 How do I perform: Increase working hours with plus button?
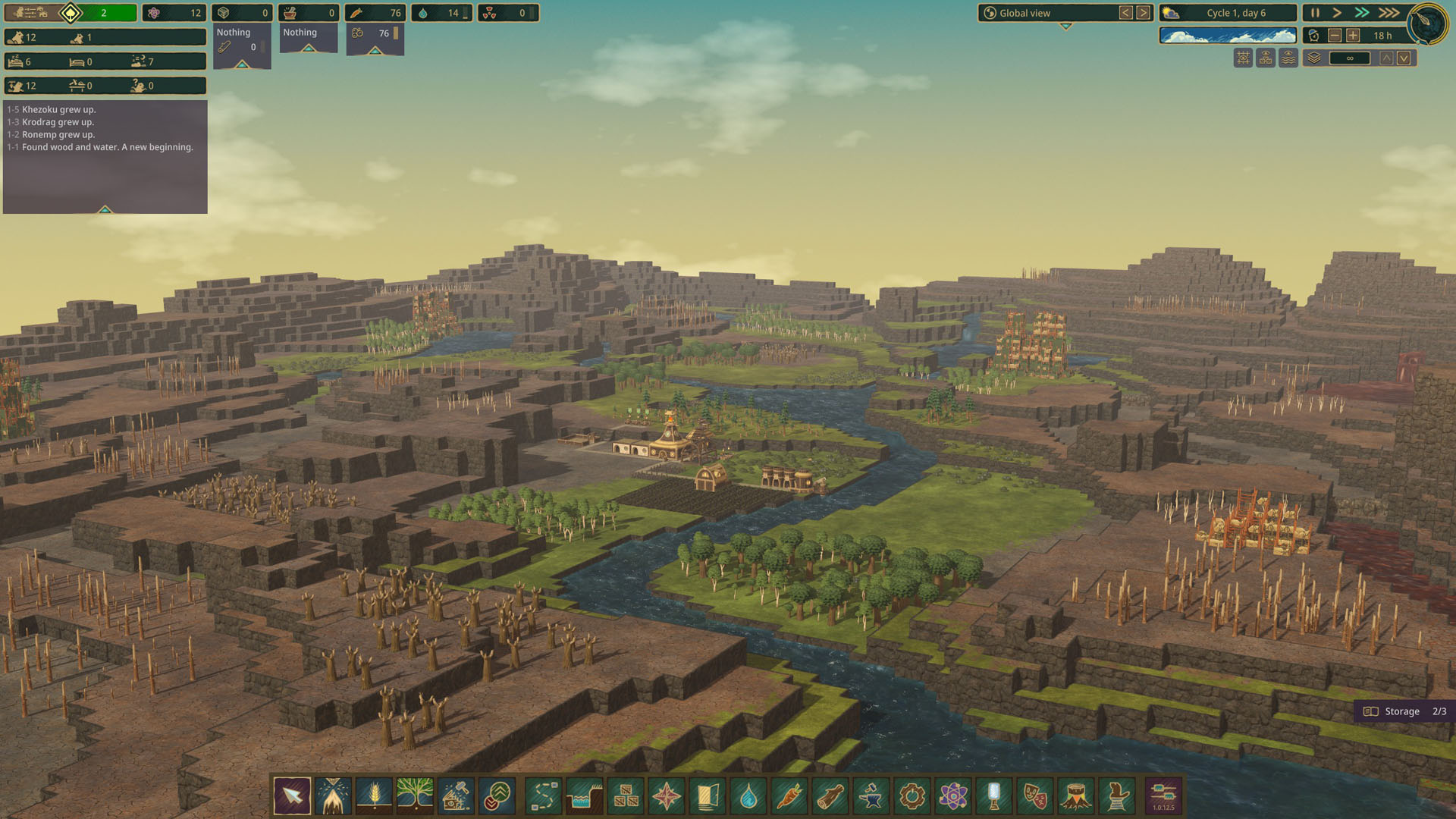(1353, 36)
